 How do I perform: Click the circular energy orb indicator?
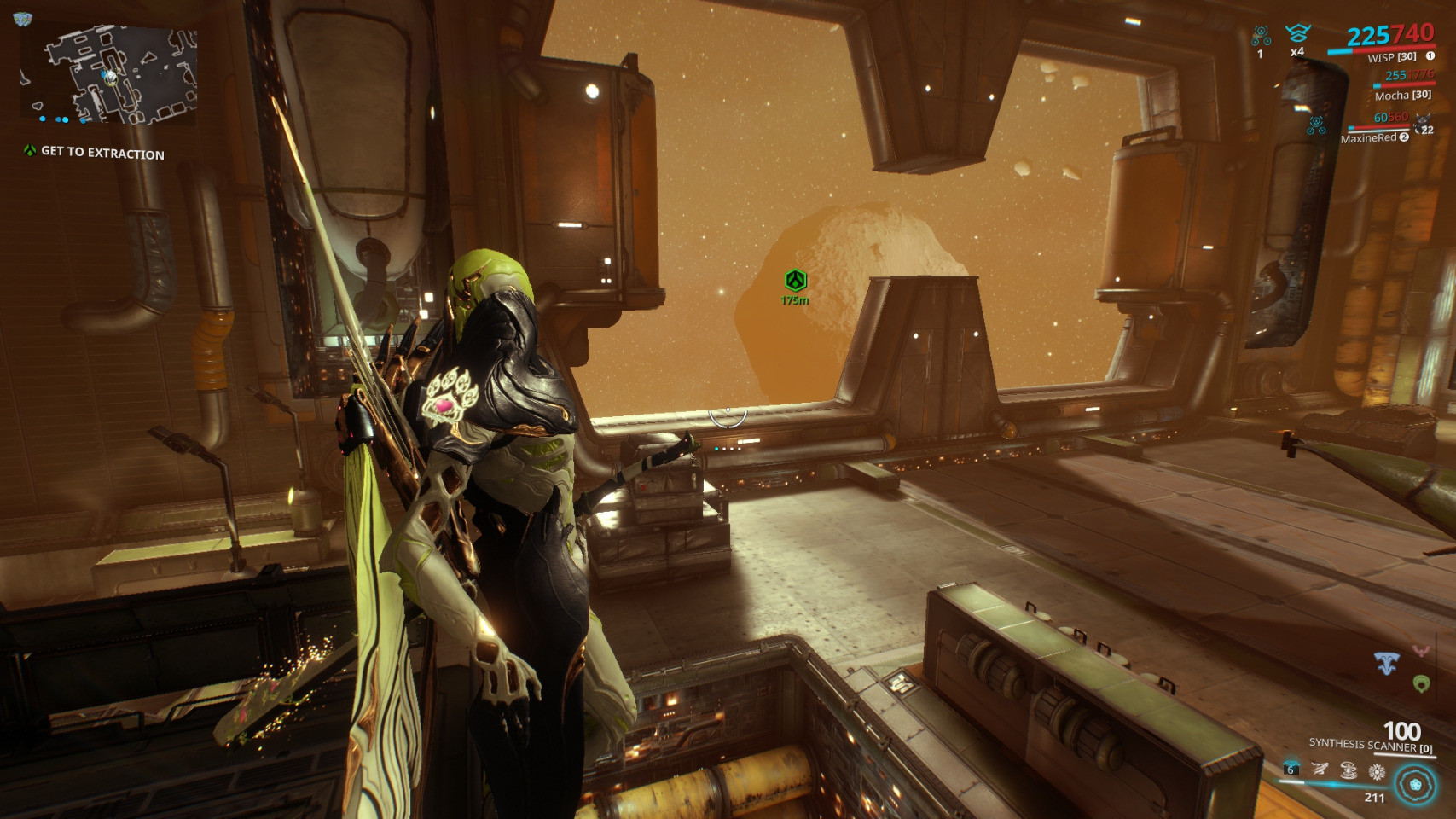pos(1415,784)
